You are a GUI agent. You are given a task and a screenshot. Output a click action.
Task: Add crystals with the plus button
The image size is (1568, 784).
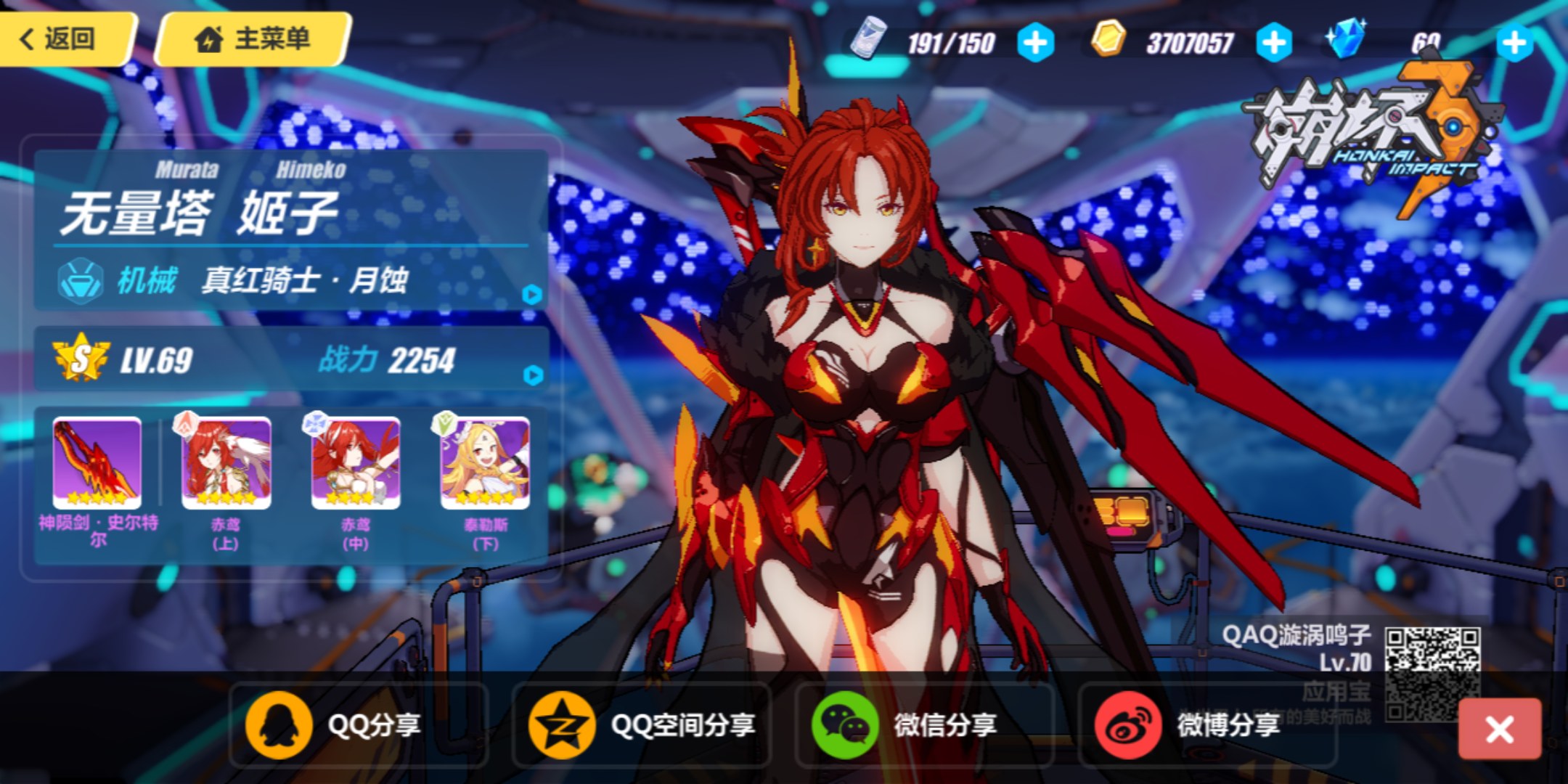1514,43
